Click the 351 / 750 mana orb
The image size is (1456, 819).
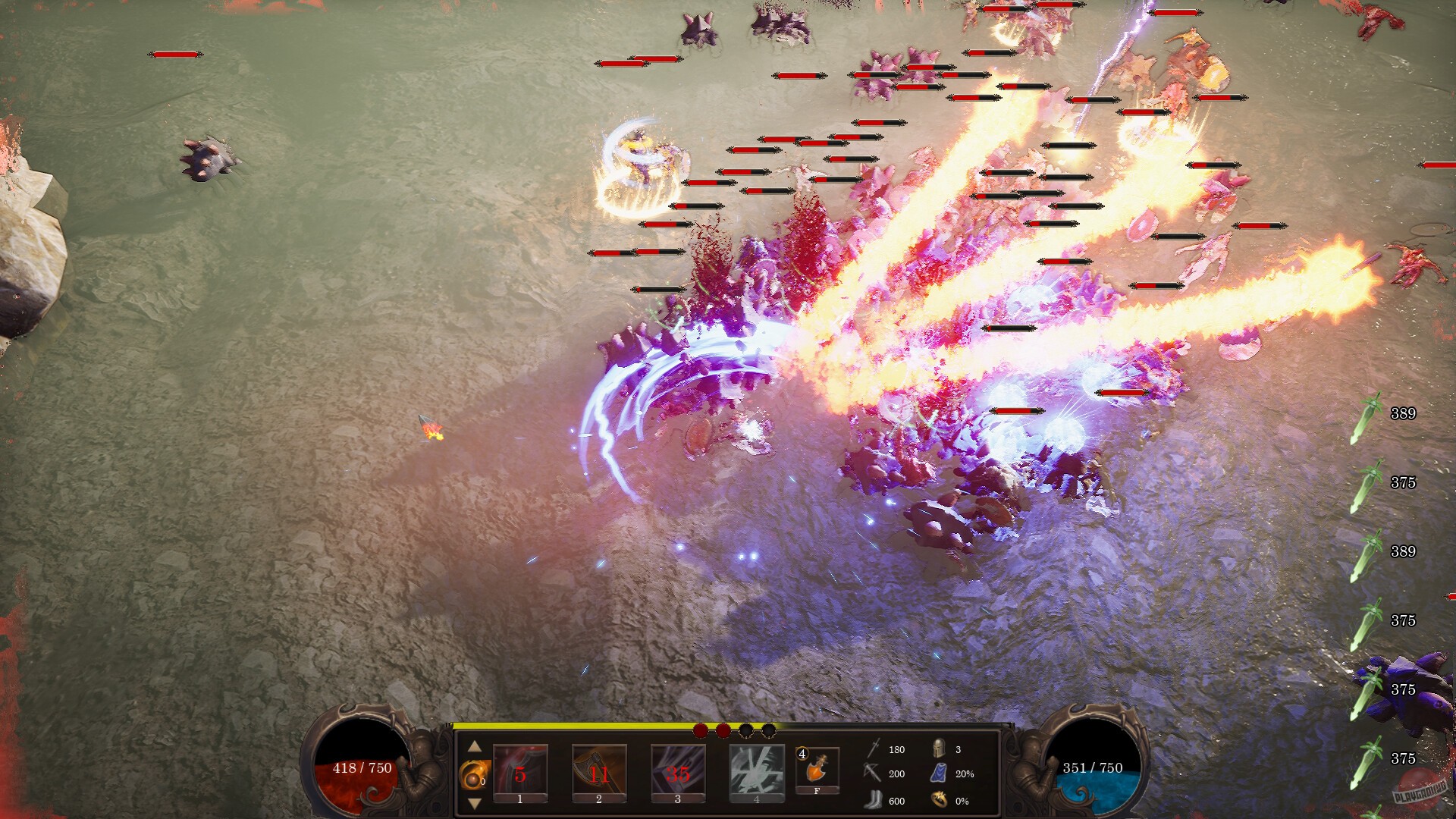click(1092, 767)
